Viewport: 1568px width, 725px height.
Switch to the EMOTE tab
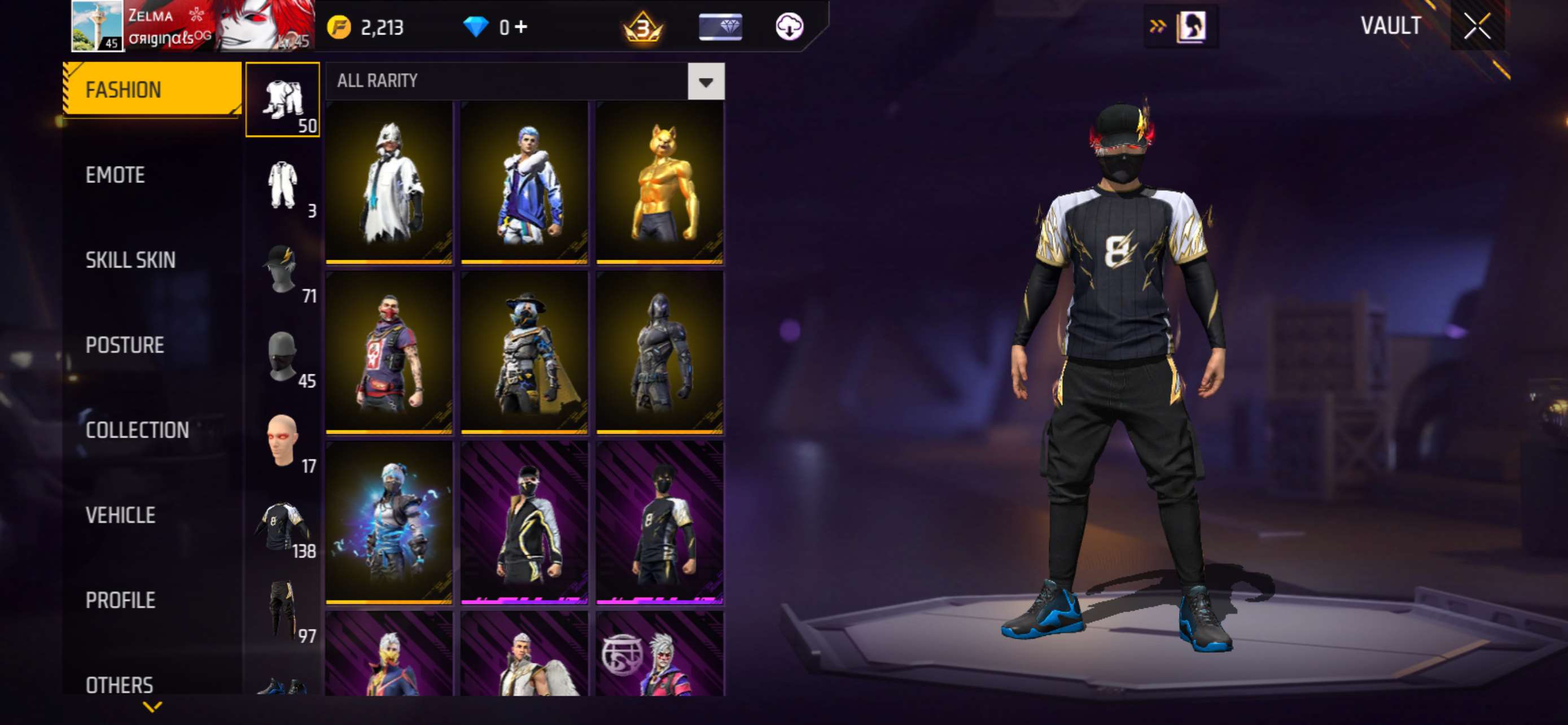[116, 174]
